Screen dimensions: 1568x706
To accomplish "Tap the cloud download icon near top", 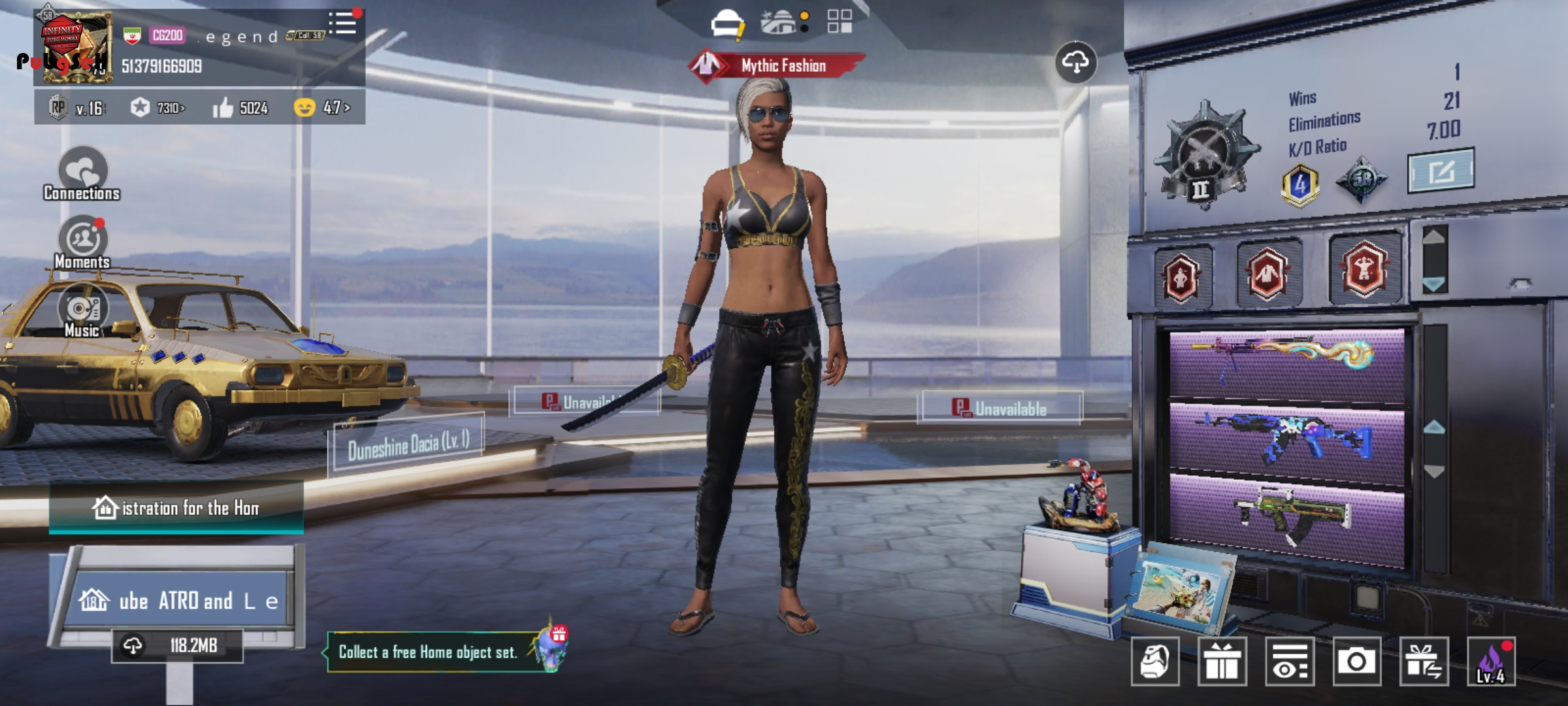I will [x=1075, y=63].
